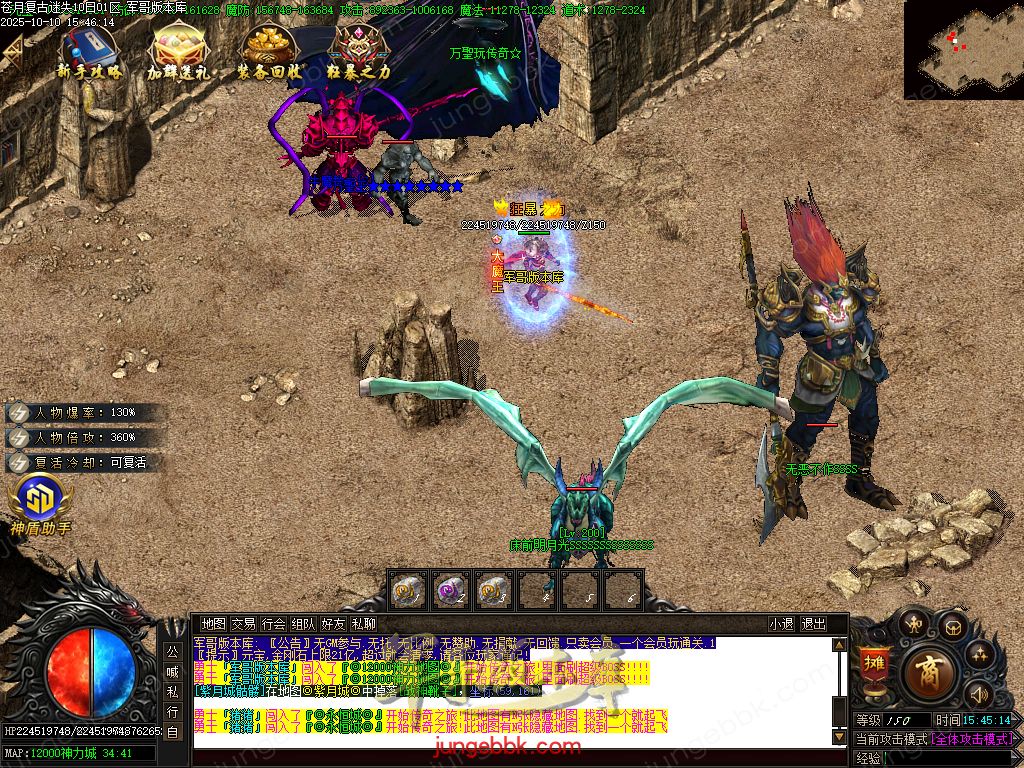Switch to the 地图 map tab
Screen dimensions: 1024x768
pos(214,623)
